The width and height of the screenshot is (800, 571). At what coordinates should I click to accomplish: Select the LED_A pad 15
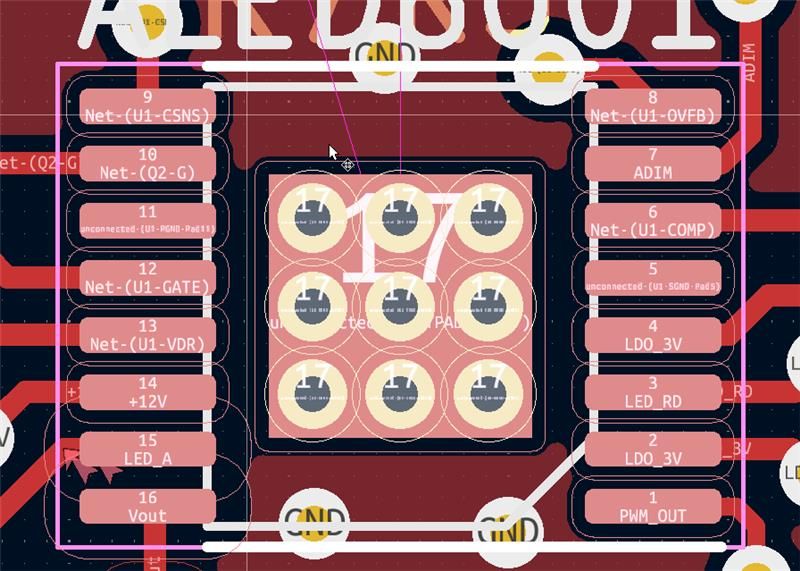point(148,450)
